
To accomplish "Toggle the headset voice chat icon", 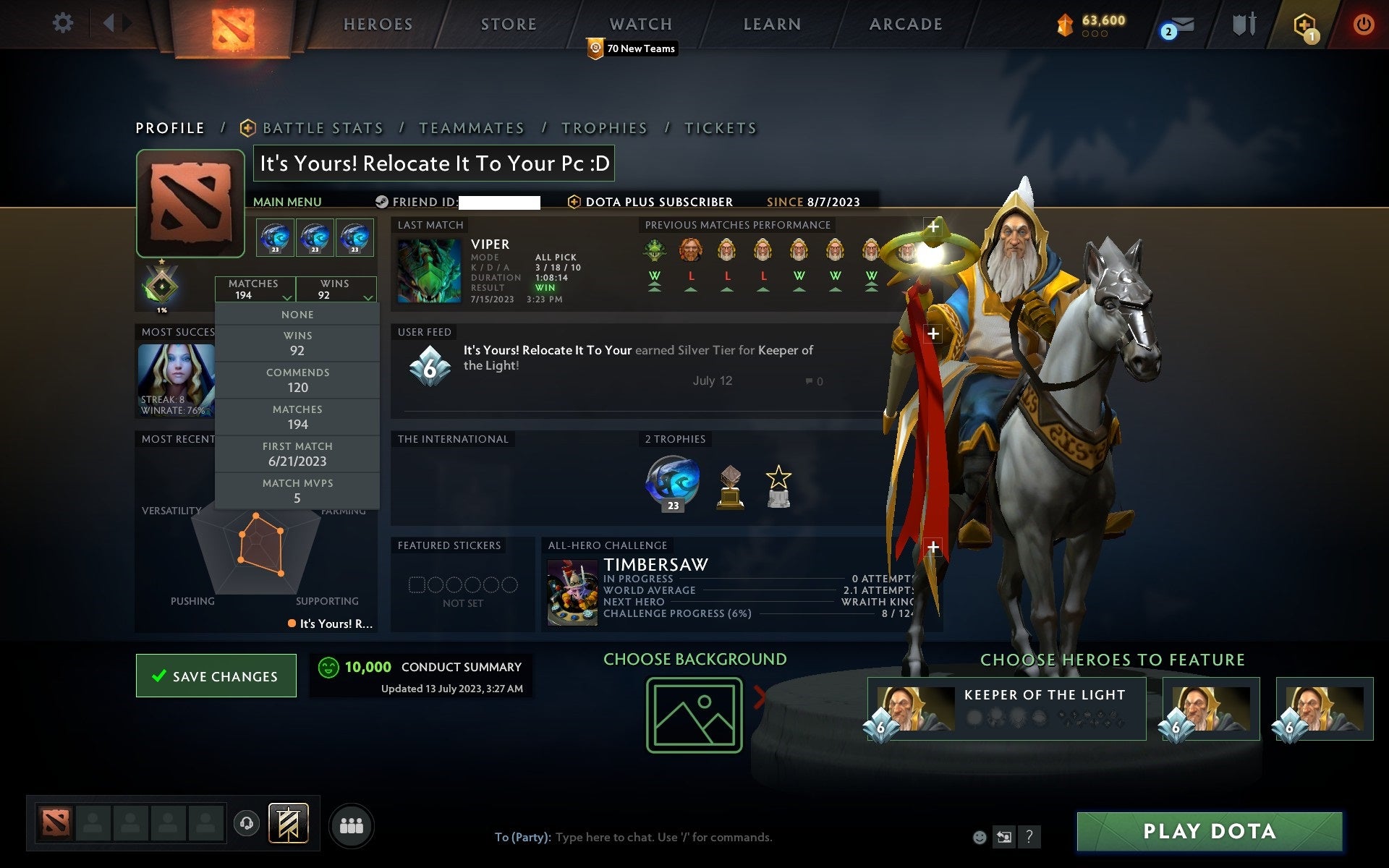I will click(x=246, y=822).
